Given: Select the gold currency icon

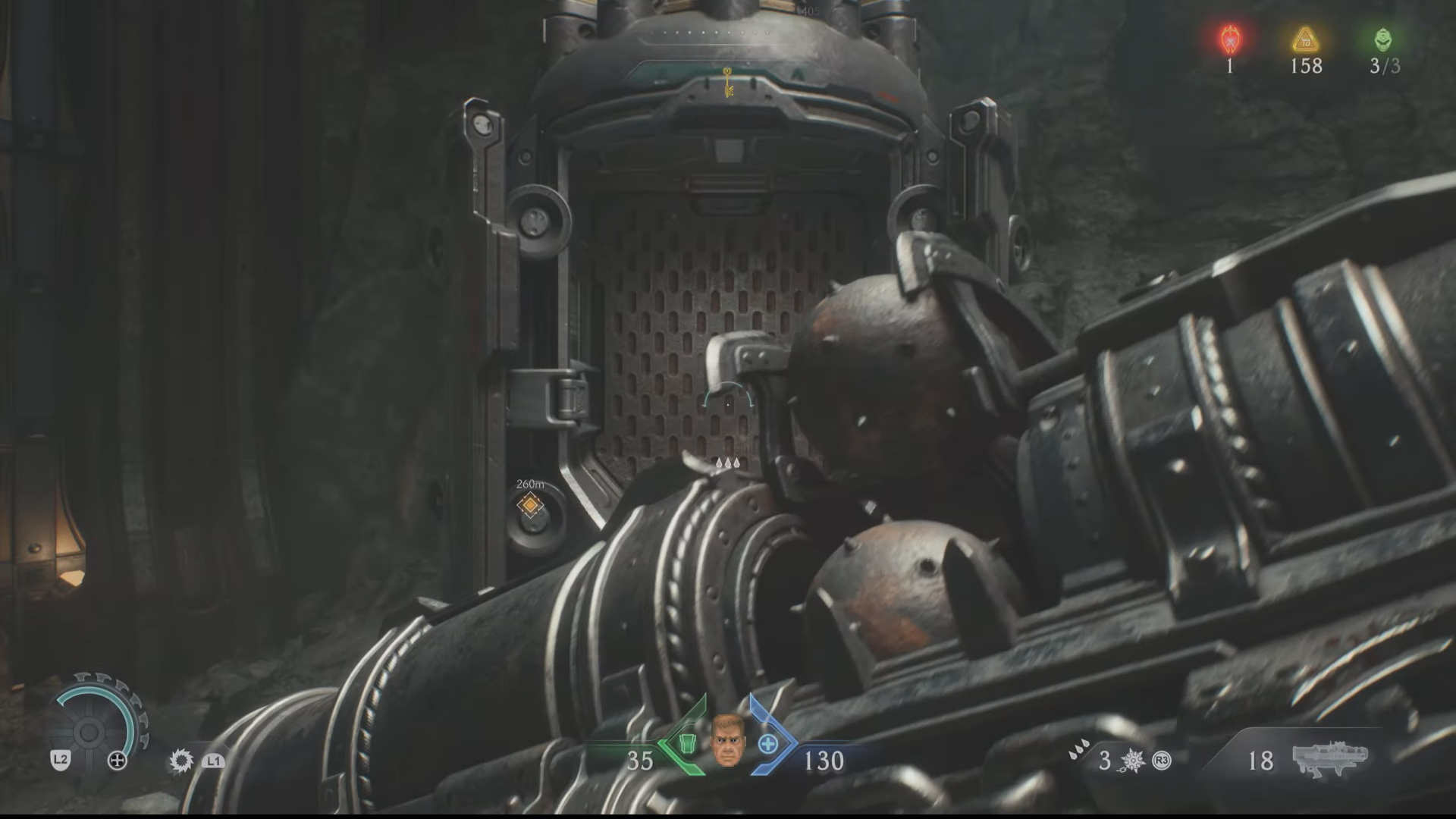Looking at the screenshot, I should pos(1305,39).
